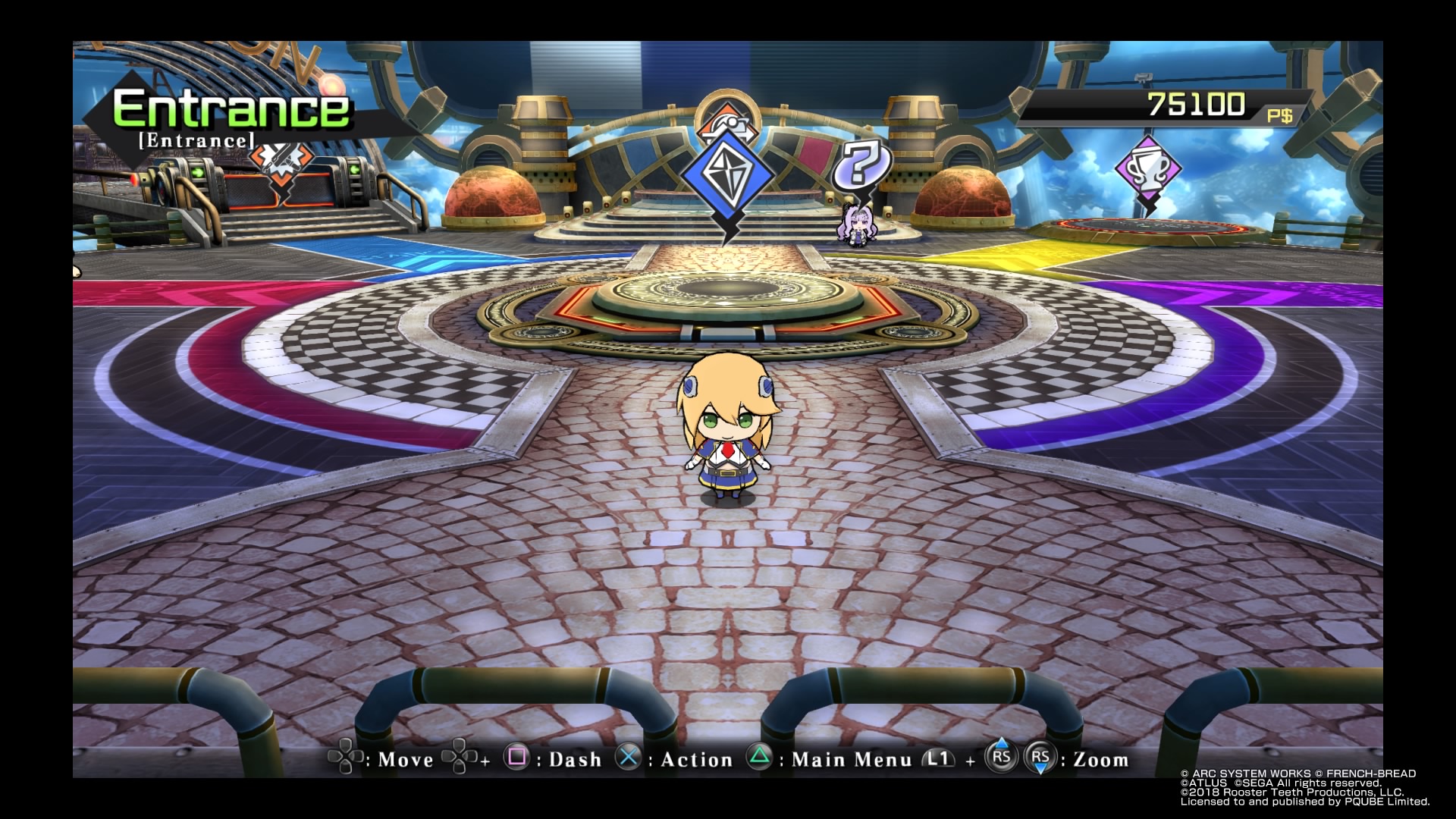Select the blue crystal diamond marker
Image resolution: width=1456 pixels, height=819 pixels.
pyautogui.click(x=727, y=176)
